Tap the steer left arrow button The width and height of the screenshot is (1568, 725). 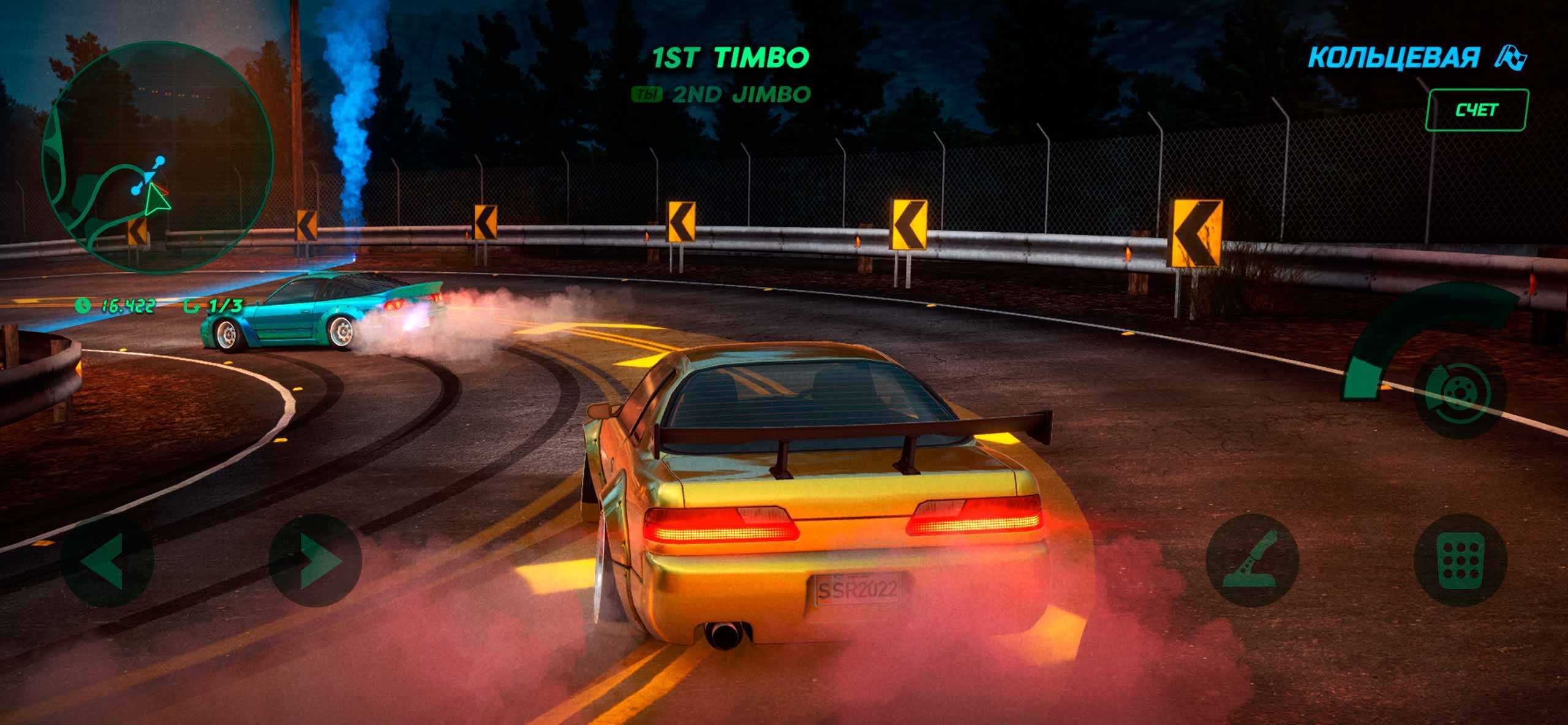click(108, 560)
